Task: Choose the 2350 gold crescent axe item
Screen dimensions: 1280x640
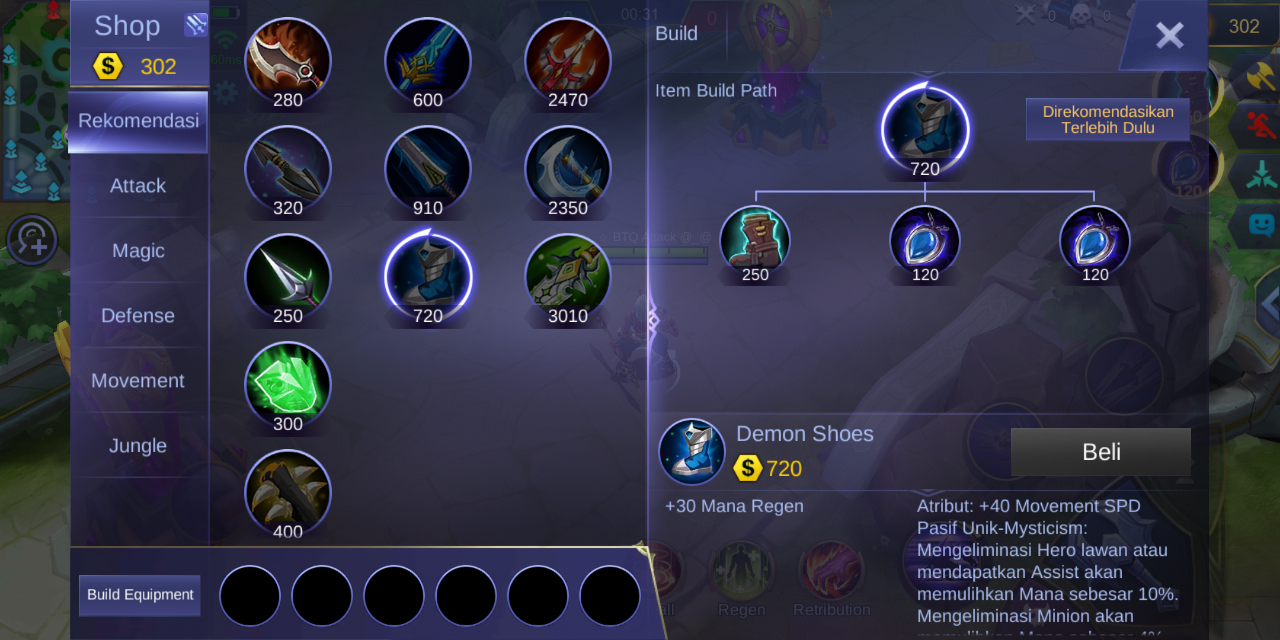Action: point(568,168)
